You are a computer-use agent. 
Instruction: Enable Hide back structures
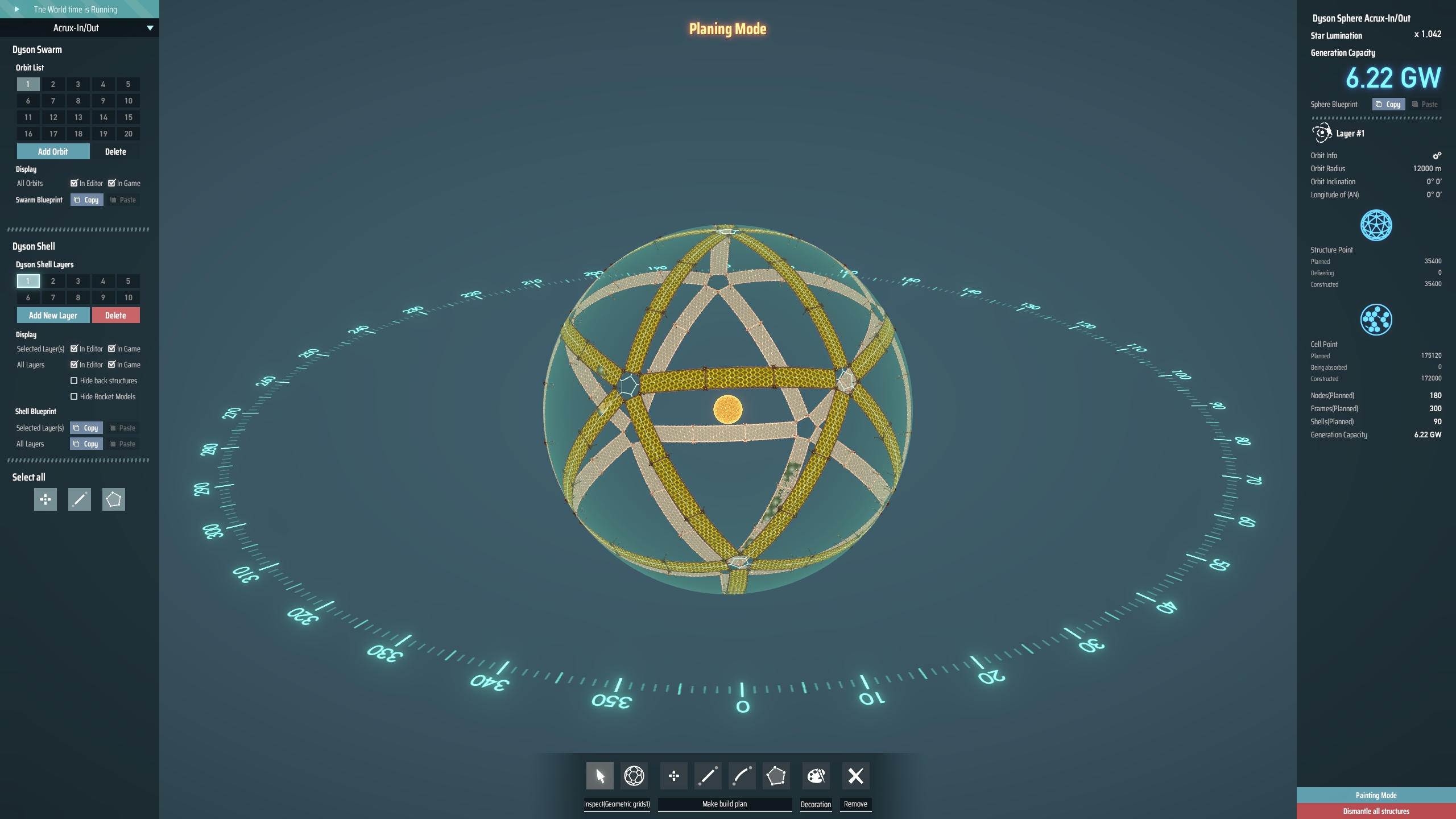click(x=75, y=380)
